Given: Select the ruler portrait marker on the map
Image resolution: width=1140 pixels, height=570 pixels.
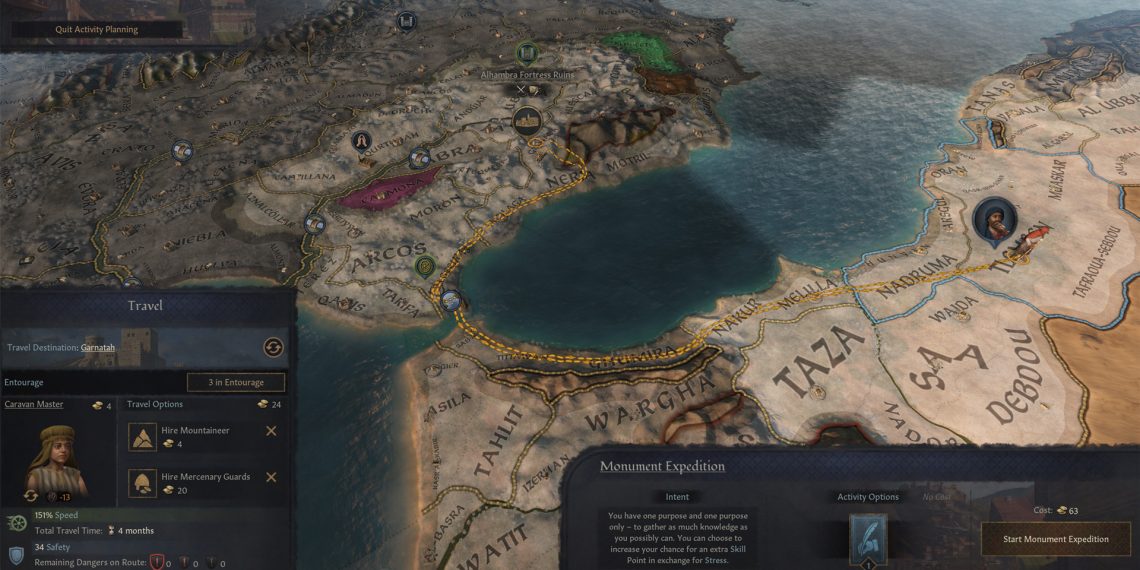Looking at the screenshot, I should click(996, 222).
